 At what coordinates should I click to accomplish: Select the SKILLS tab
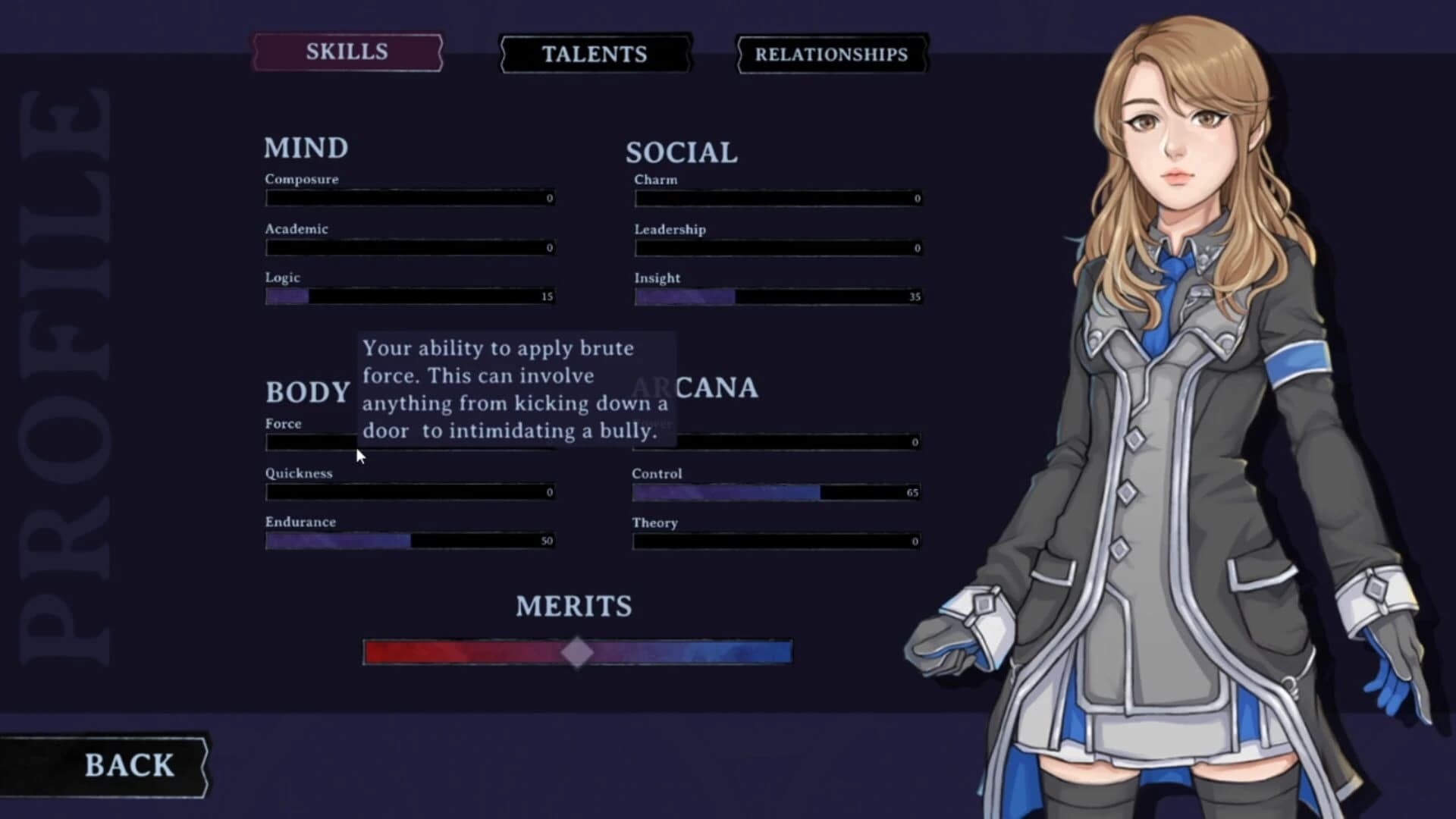(347, 52)
